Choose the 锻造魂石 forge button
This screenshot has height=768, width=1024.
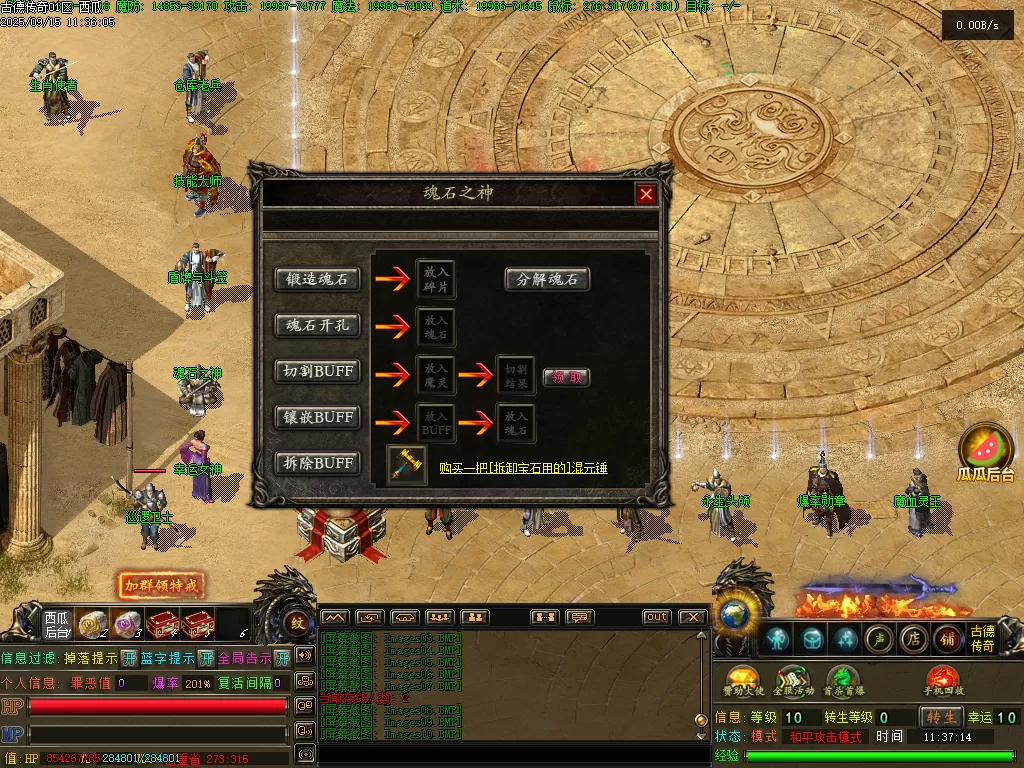click(317, 279)
